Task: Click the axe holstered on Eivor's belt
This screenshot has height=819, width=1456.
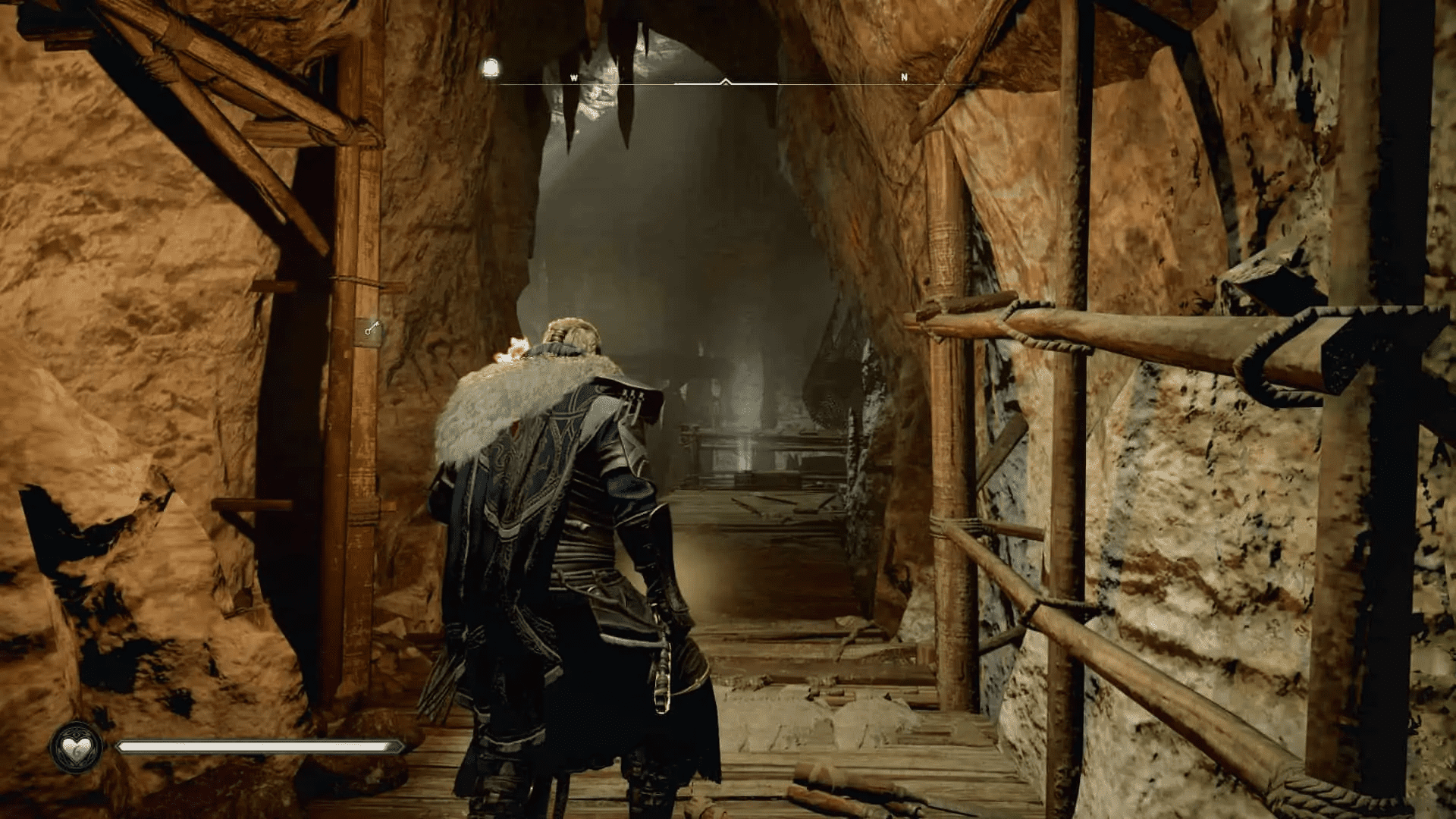Action: [x=664, y=671]
